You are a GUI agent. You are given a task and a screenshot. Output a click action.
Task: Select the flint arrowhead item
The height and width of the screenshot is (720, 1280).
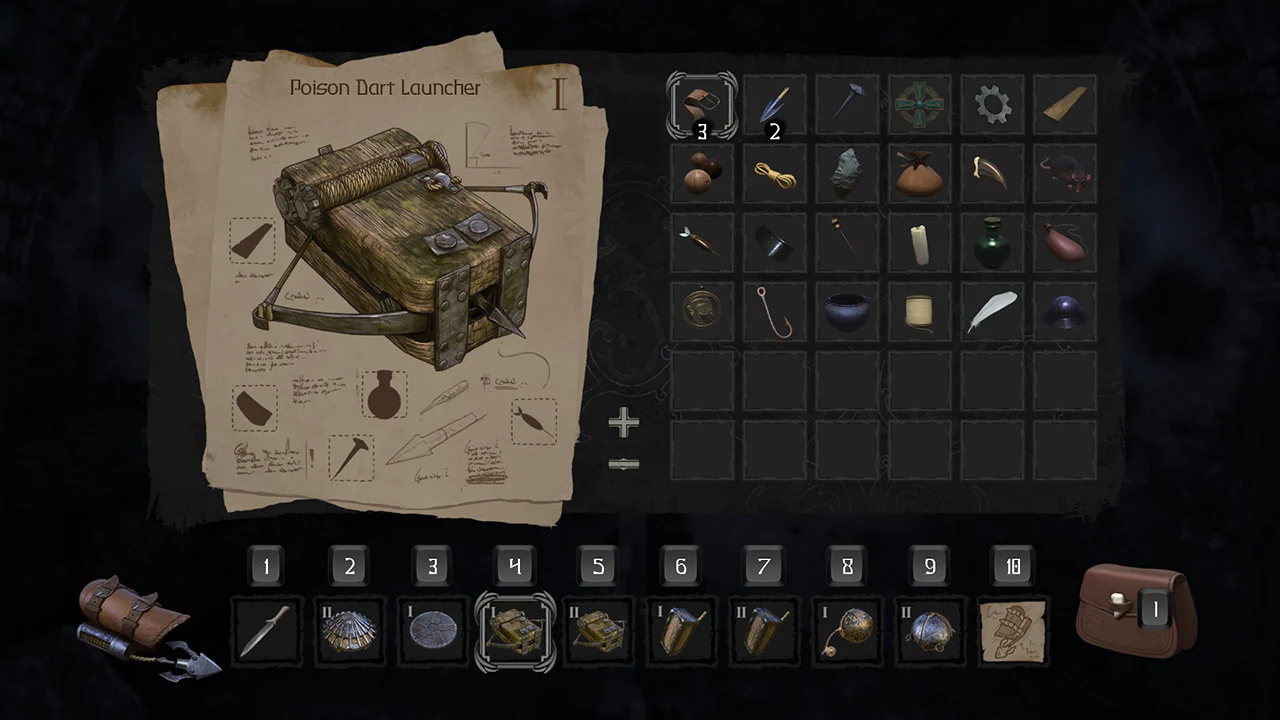tap(847, 173)
